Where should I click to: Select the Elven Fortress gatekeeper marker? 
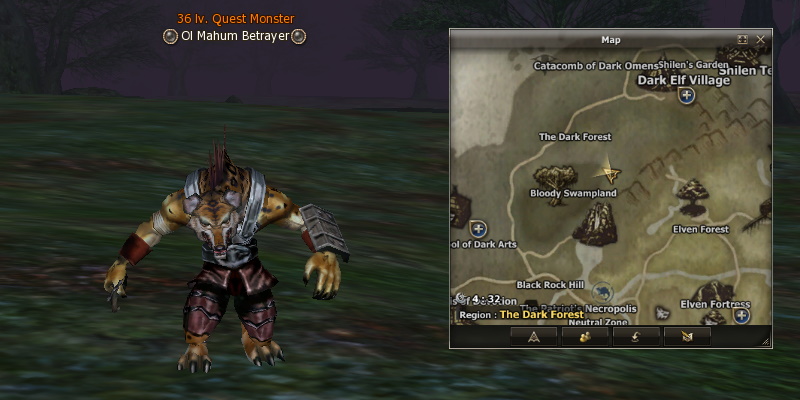click(x=742, y=315)
